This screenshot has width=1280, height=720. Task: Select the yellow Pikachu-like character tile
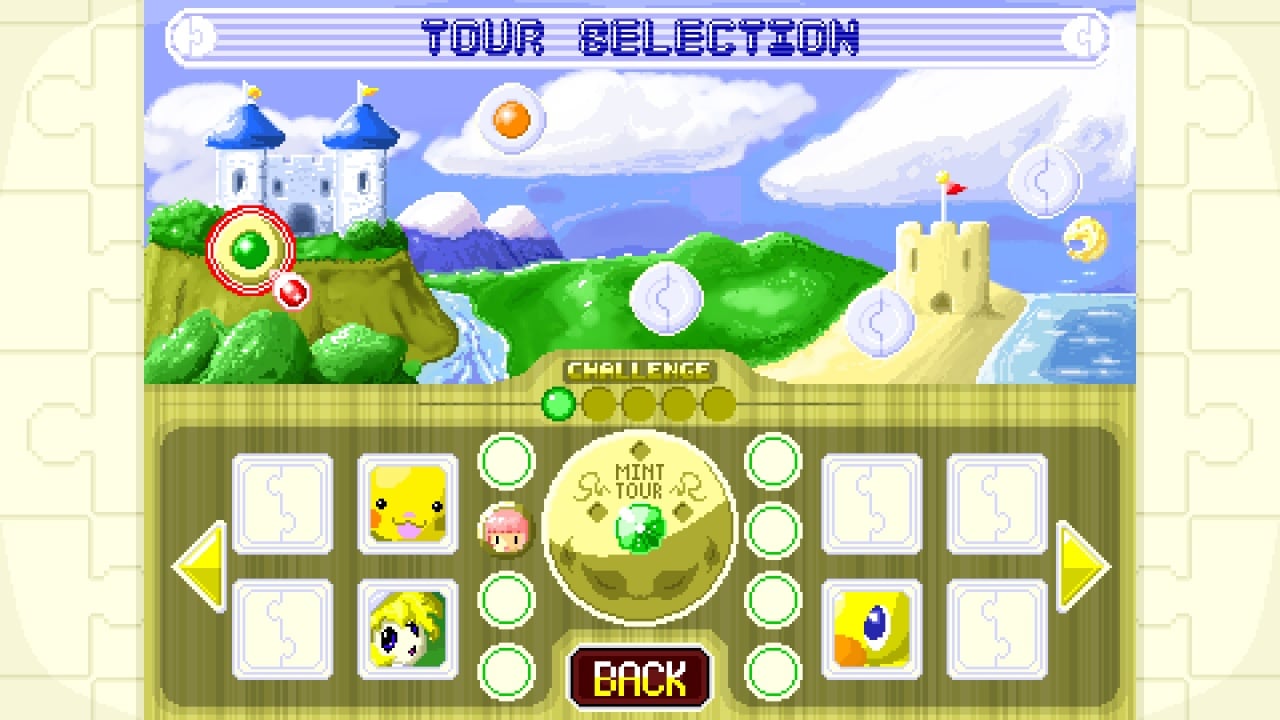click(408, 504)
